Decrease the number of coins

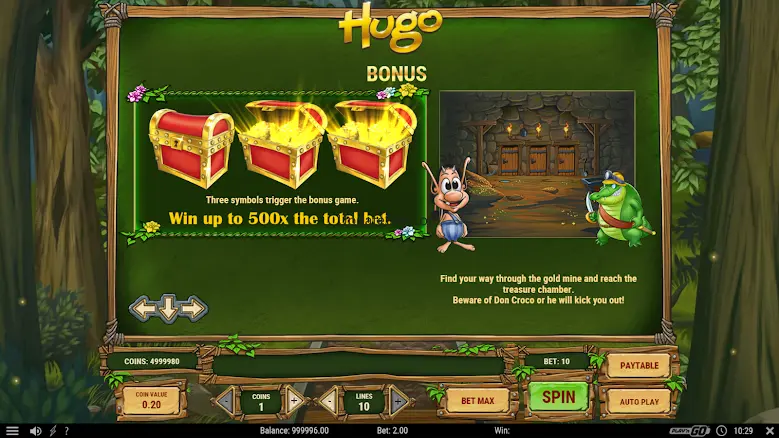[x=226, y=402]
